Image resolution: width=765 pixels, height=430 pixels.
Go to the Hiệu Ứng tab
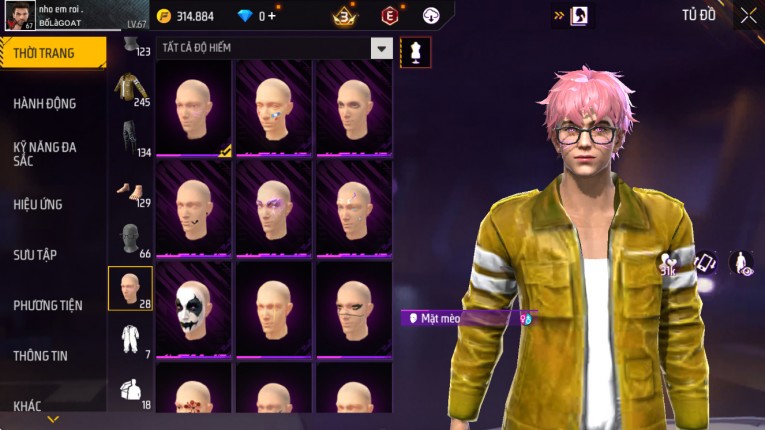[x=38, y=204]
